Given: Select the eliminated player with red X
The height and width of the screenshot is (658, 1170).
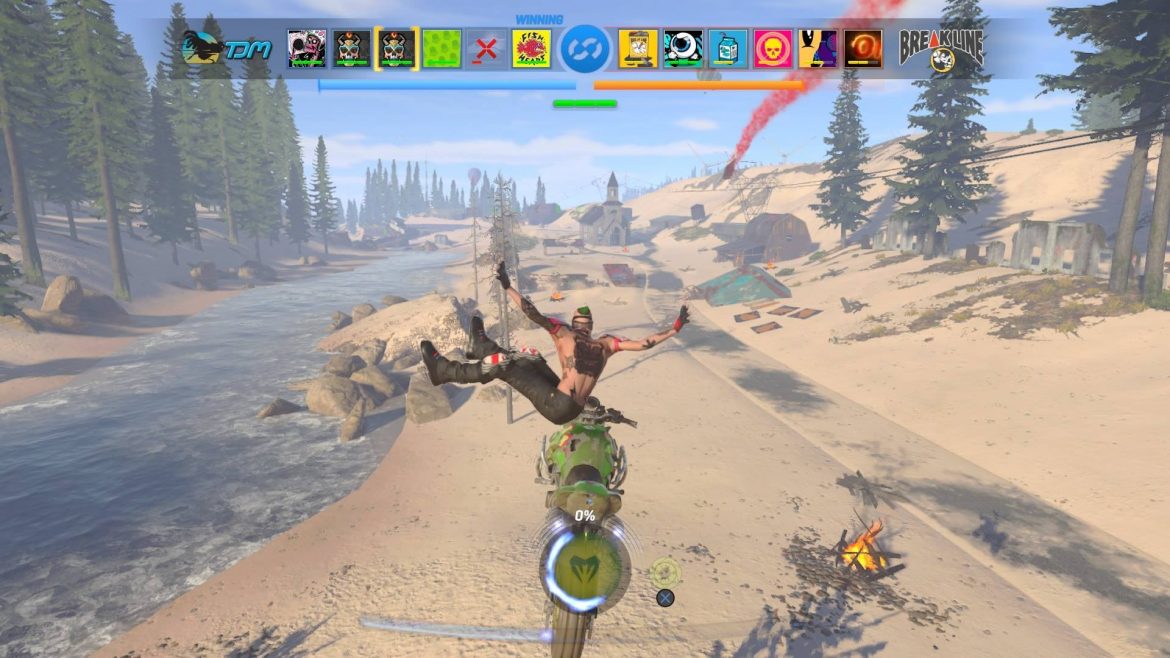Looking at the screenshot, I should pyautogui.click(x=487, y=48).
